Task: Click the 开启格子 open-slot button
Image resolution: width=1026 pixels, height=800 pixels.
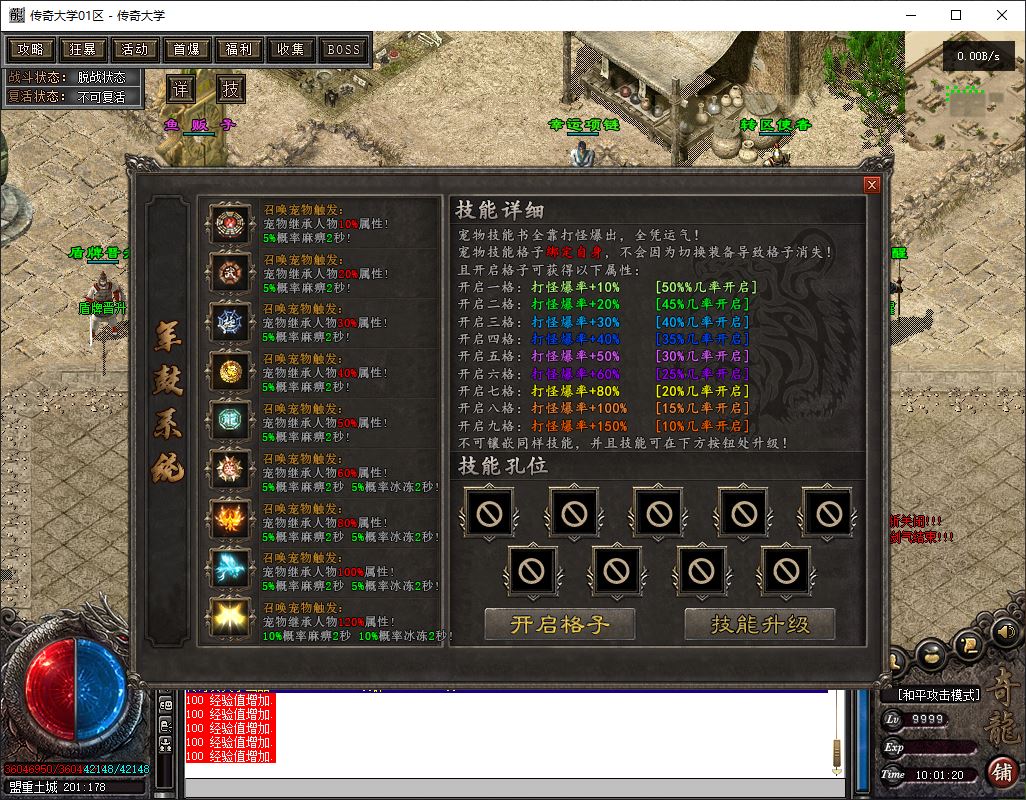Action: tap(560, 625)
